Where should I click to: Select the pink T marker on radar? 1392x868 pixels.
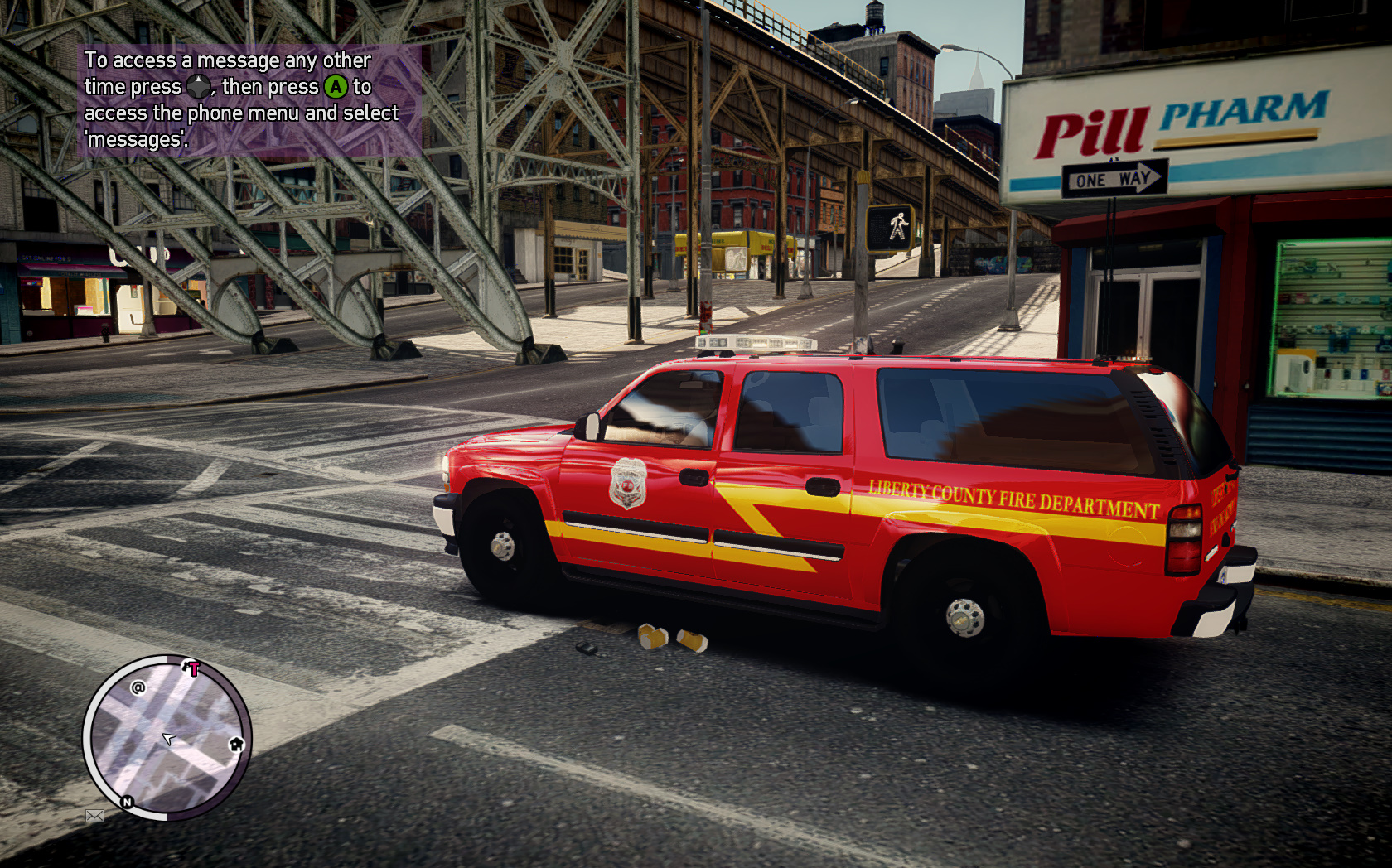click(x=192, y=668)
